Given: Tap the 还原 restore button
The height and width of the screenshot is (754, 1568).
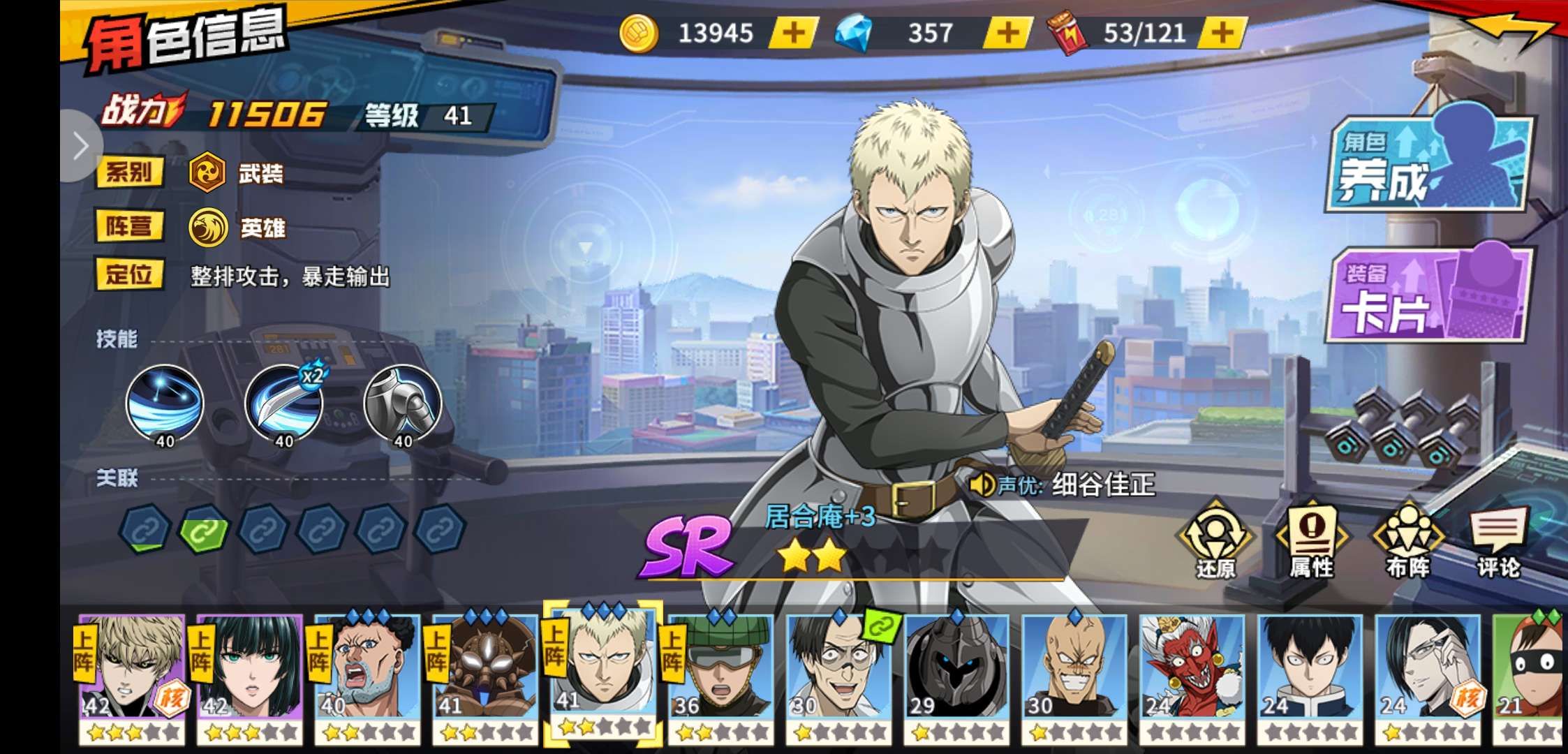Looking at the screenshot, I should point(1215,541).
